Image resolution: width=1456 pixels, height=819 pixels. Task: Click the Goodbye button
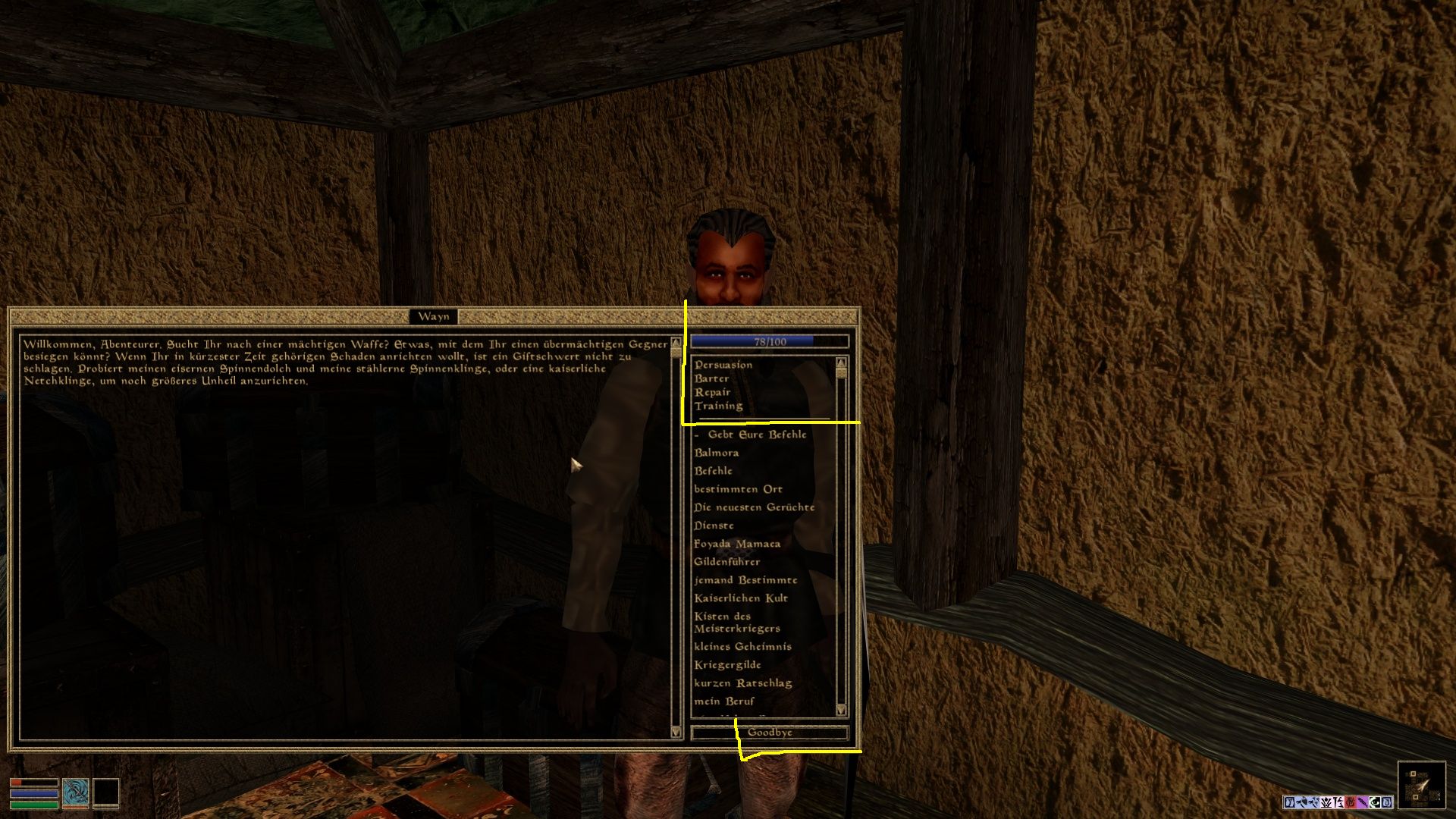[x=770, y=732]
